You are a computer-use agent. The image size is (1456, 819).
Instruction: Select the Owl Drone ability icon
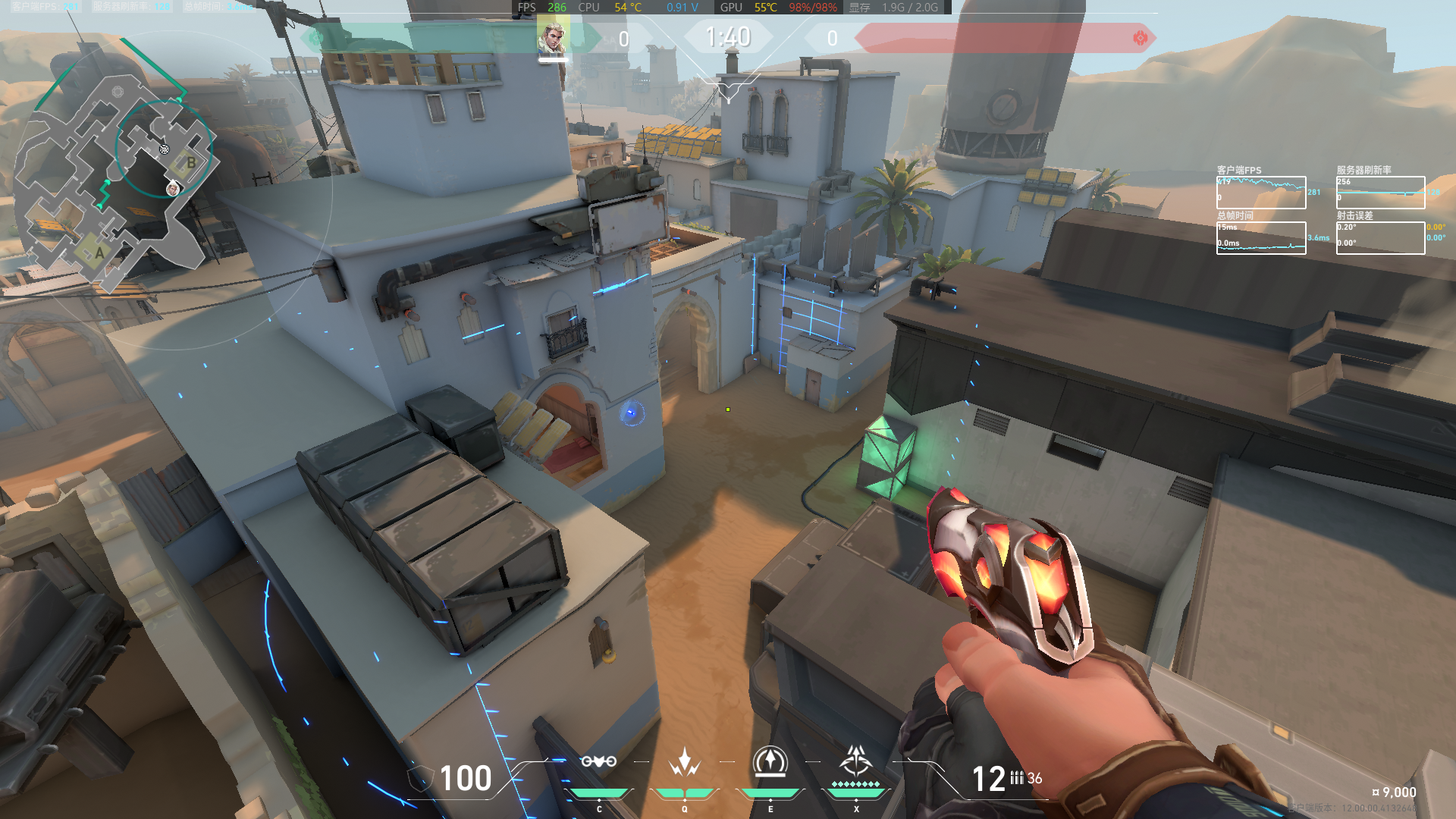pos(598,761)
